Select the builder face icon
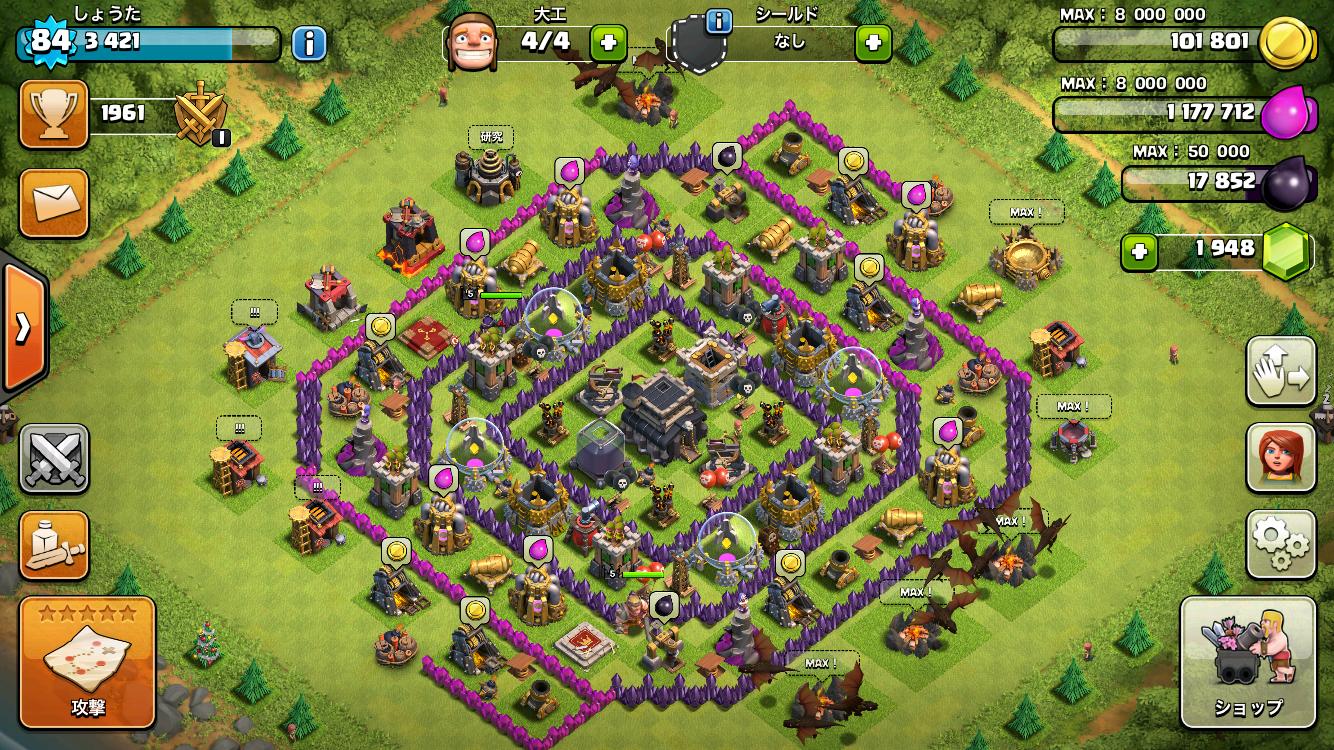 pyautogui.click(x=472, y=43)
